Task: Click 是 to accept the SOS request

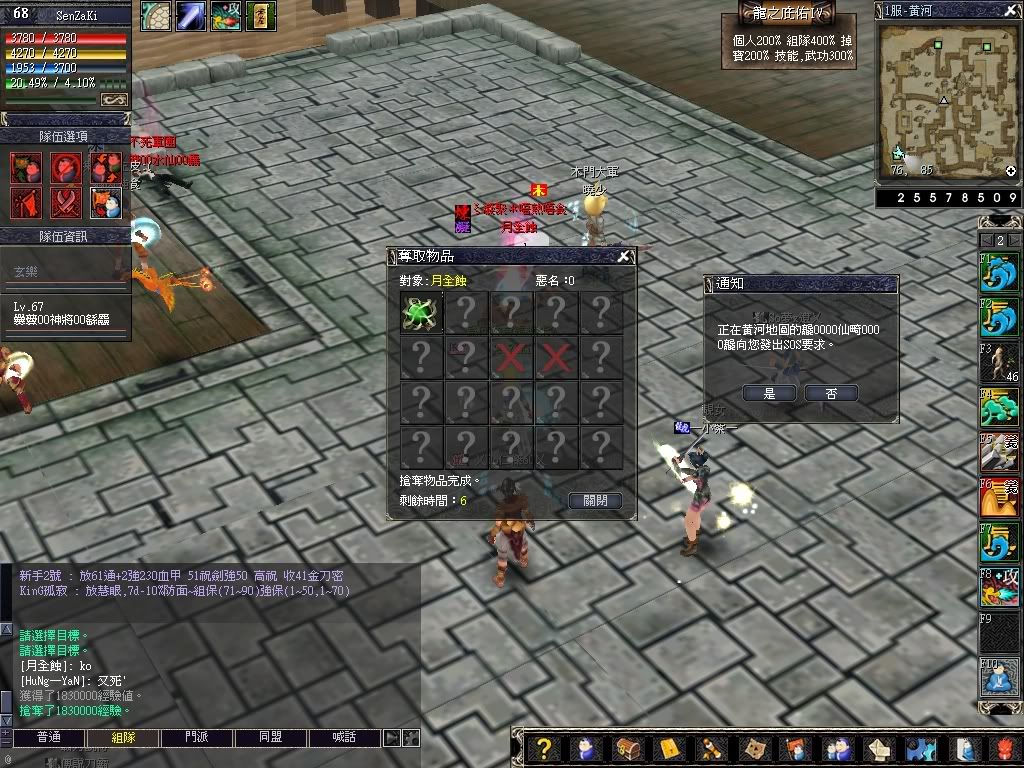Action: pyautogui.click(x=769, y=394)
